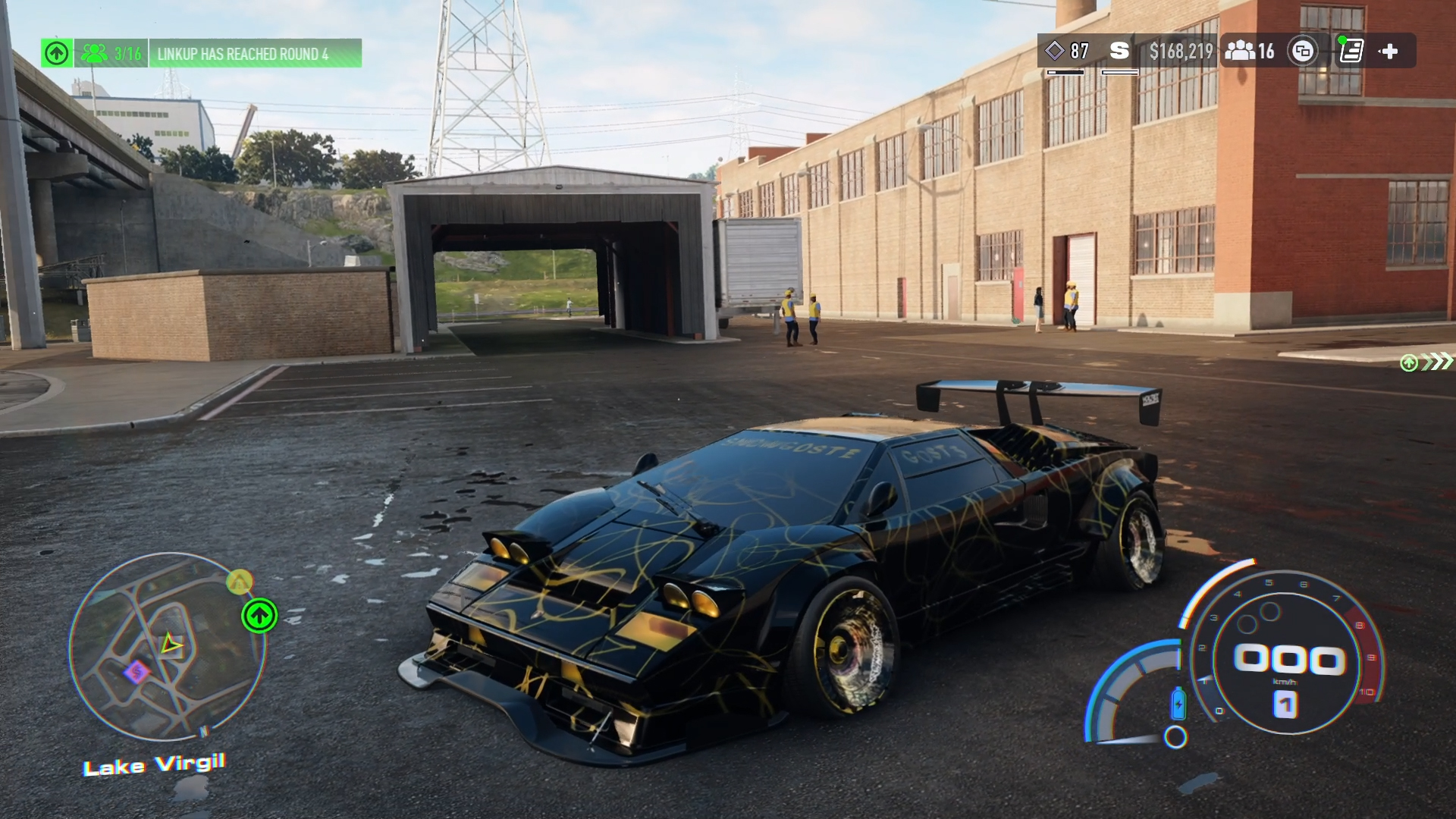The image size is (1456, 819).
Task: Open the player list showing 16 players
Action: (1250, 51)
